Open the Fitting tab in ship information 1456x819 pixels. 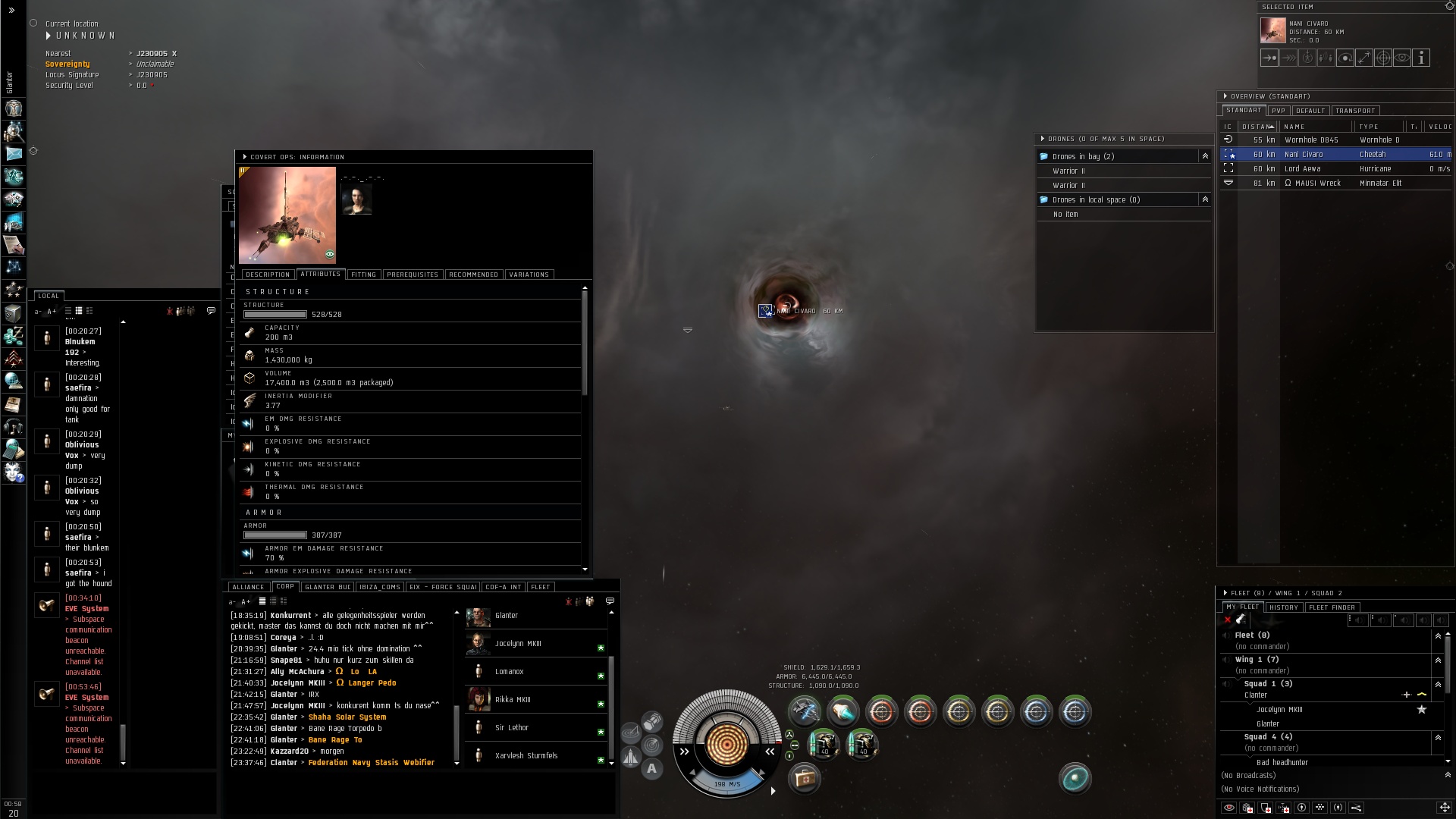click(363, 275)
